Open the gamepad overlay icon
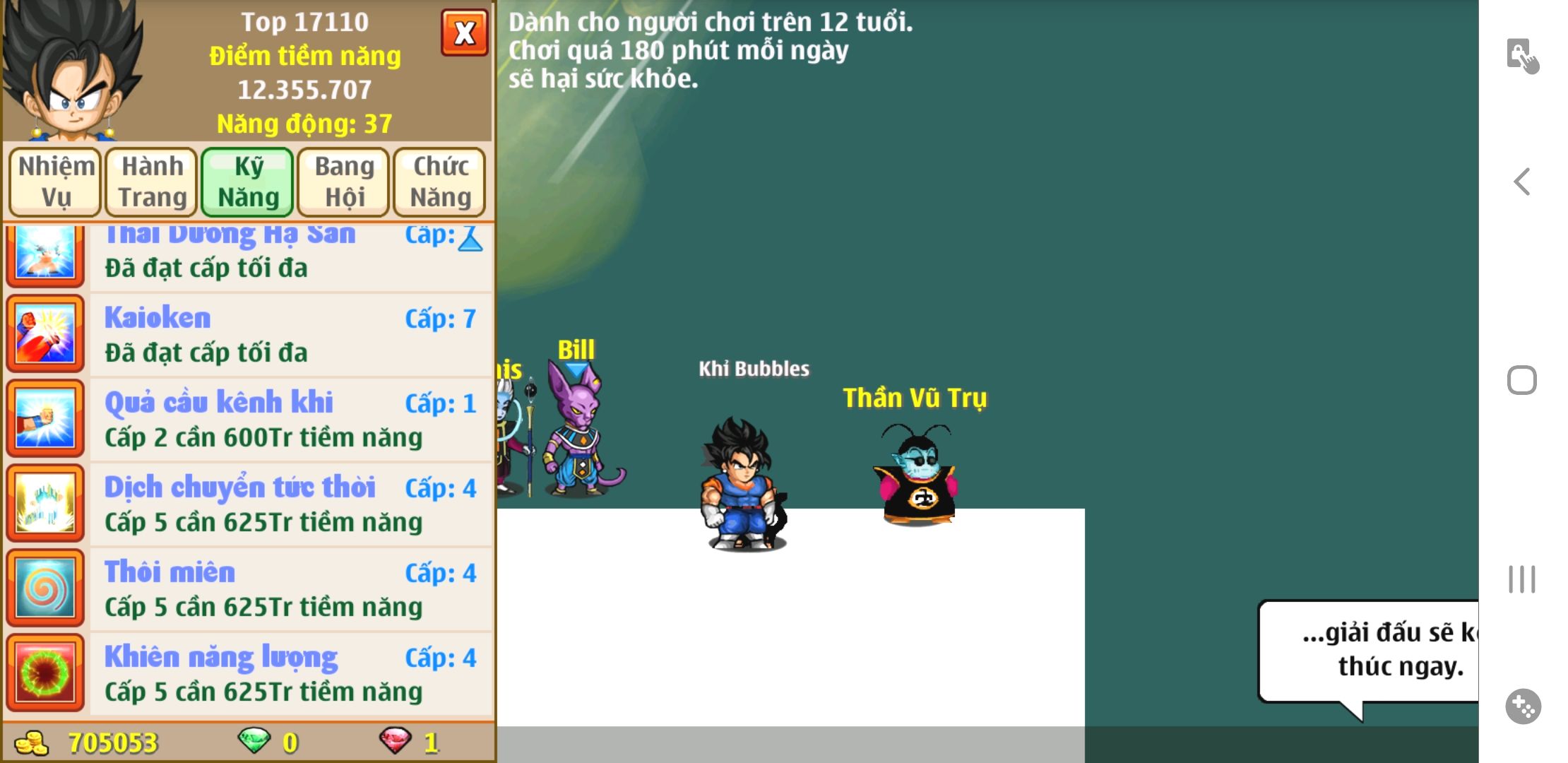 [1523, 706]
